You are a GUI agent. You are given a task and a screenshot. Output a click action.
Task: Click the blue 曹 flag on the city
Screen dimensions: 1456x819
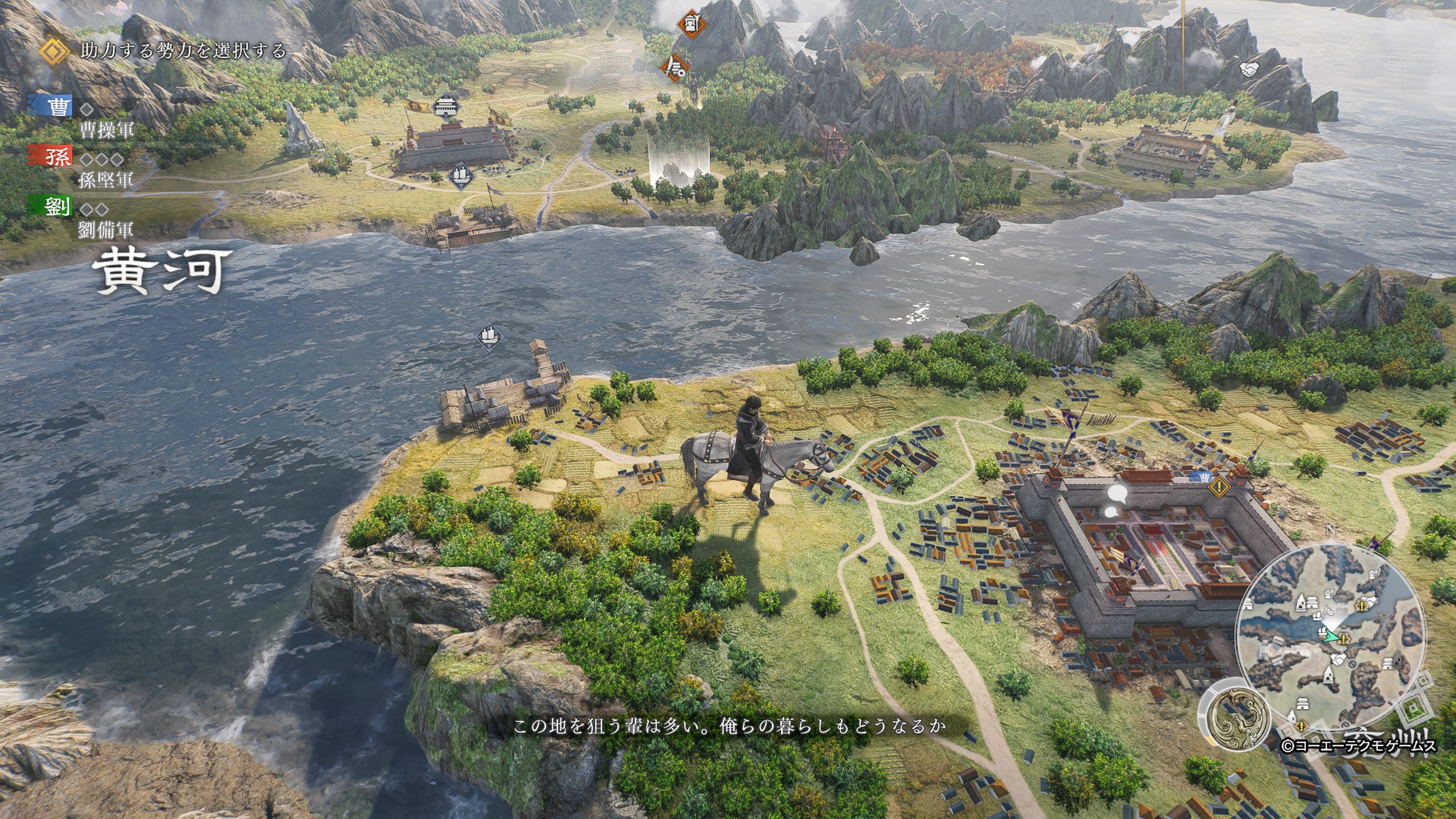[x=1202, y=478]
